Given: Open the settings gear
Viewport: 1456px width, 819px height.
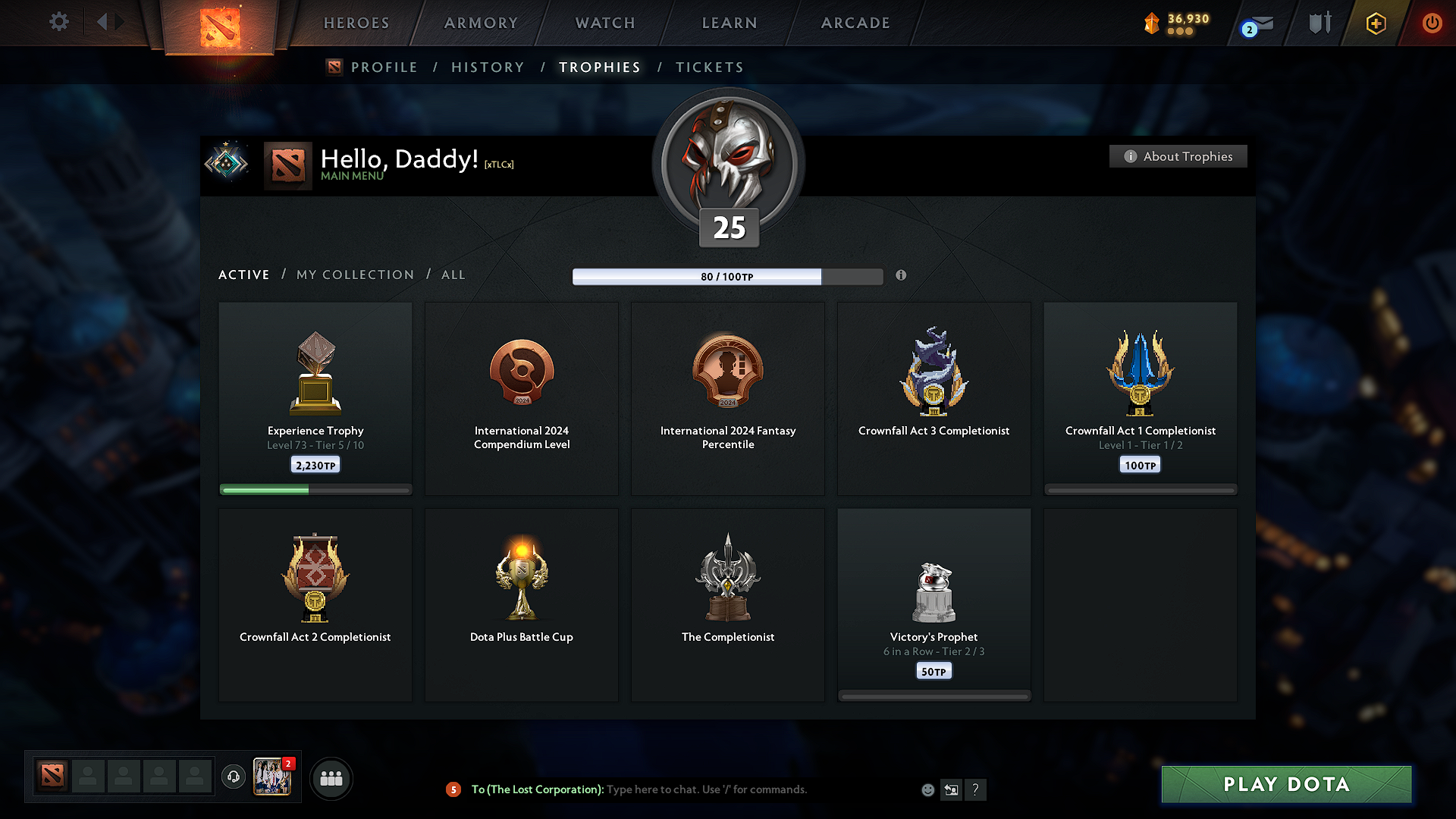Looking at the screenshot, I should click(58, 22).
